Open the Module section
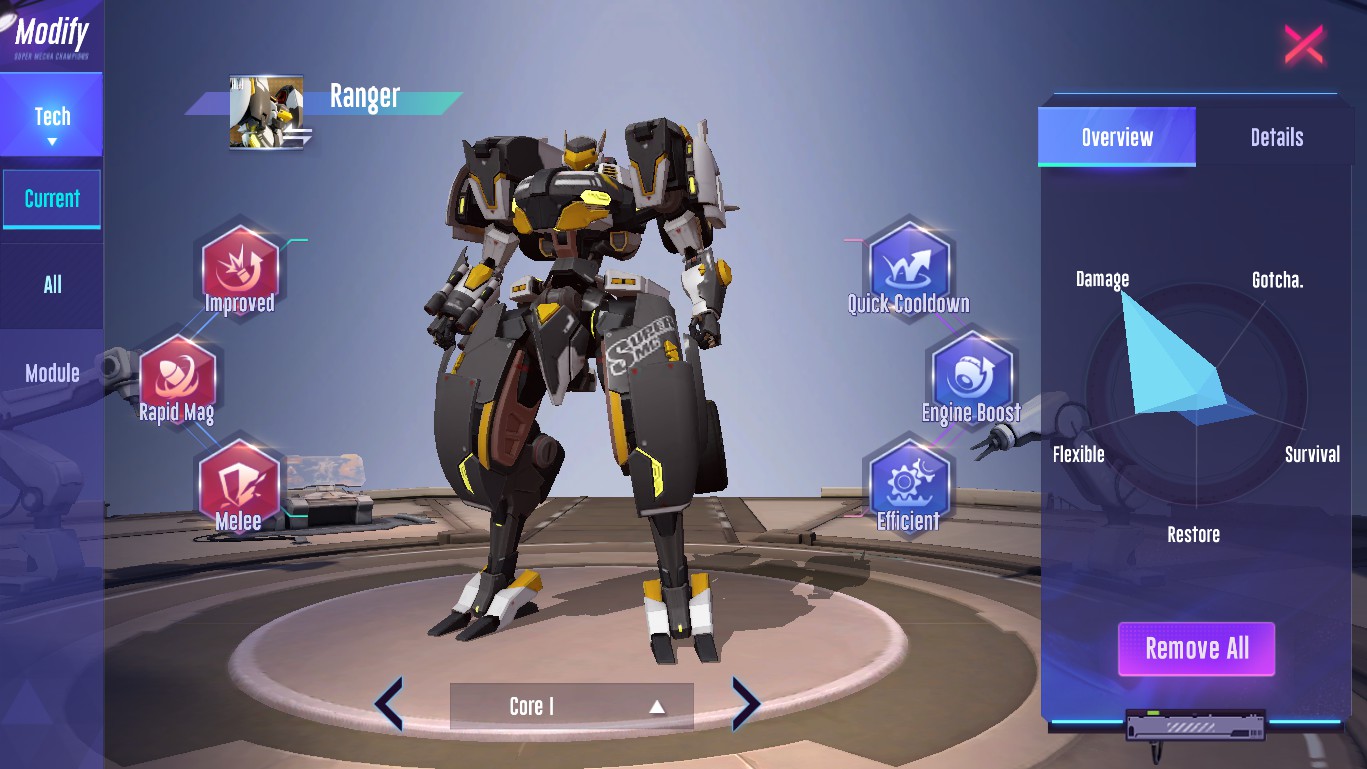 coord(52,373)
